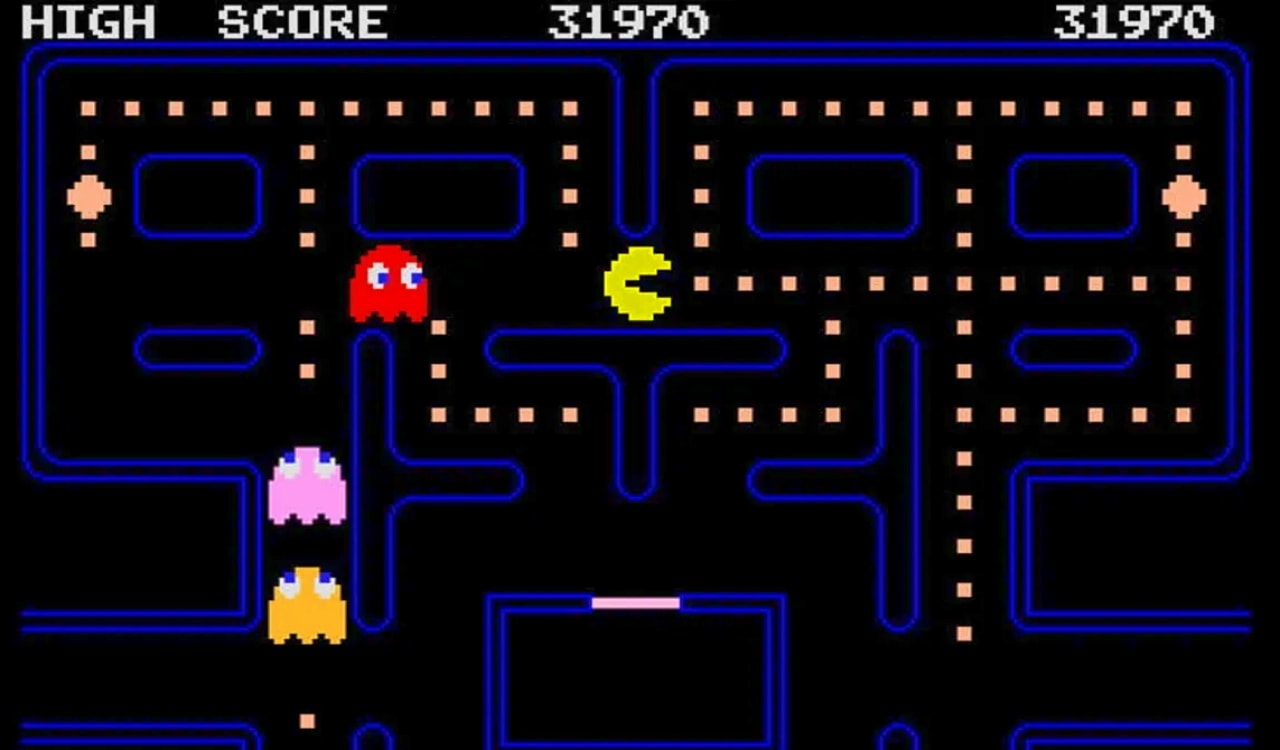Select Clyde the orange ghost
This screenshot has width=1280, height=750.
309,608
